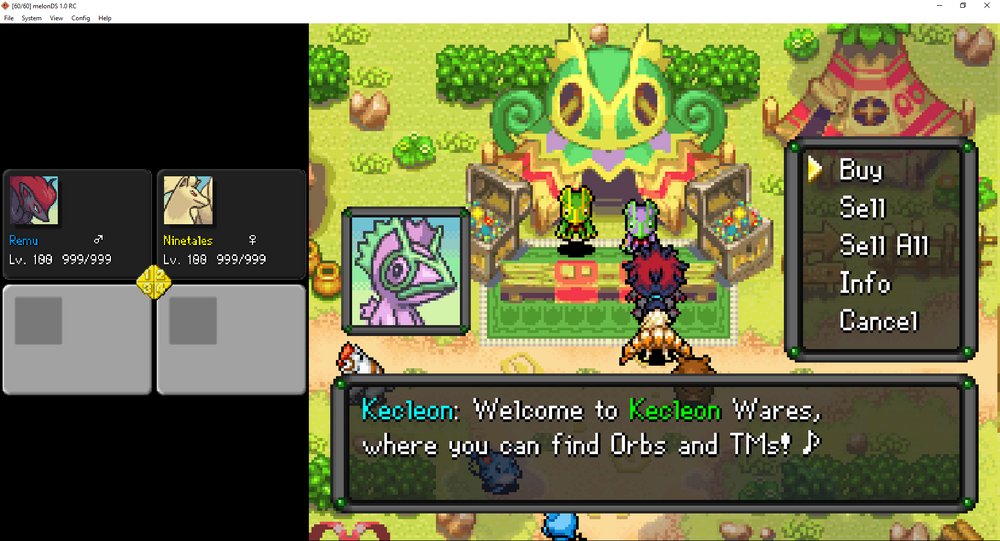Open the Config menu
Screen dimensions: 1000x541
coord(81,18)
